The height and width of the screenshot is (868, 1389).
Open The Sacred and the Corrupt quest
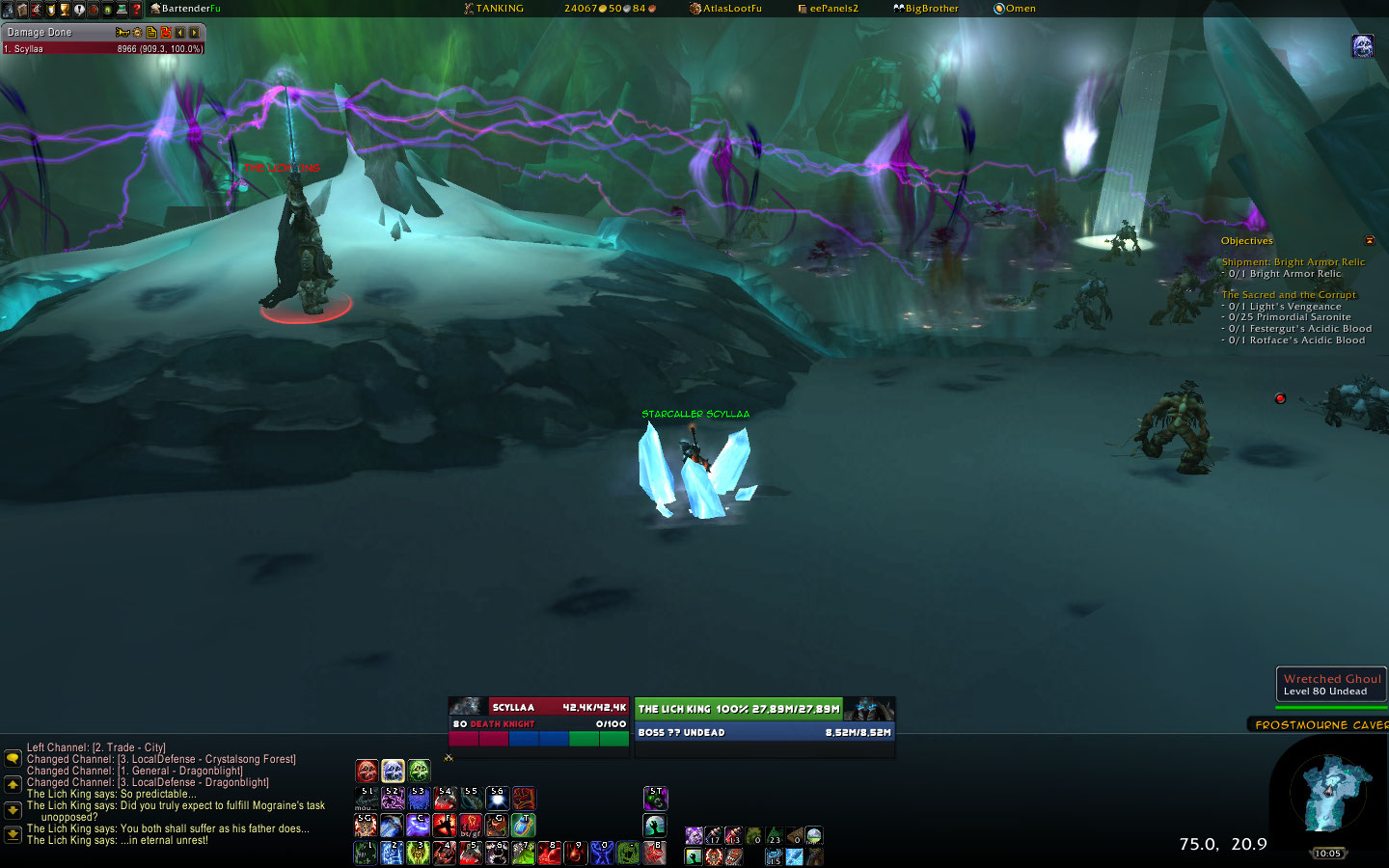1289,295
